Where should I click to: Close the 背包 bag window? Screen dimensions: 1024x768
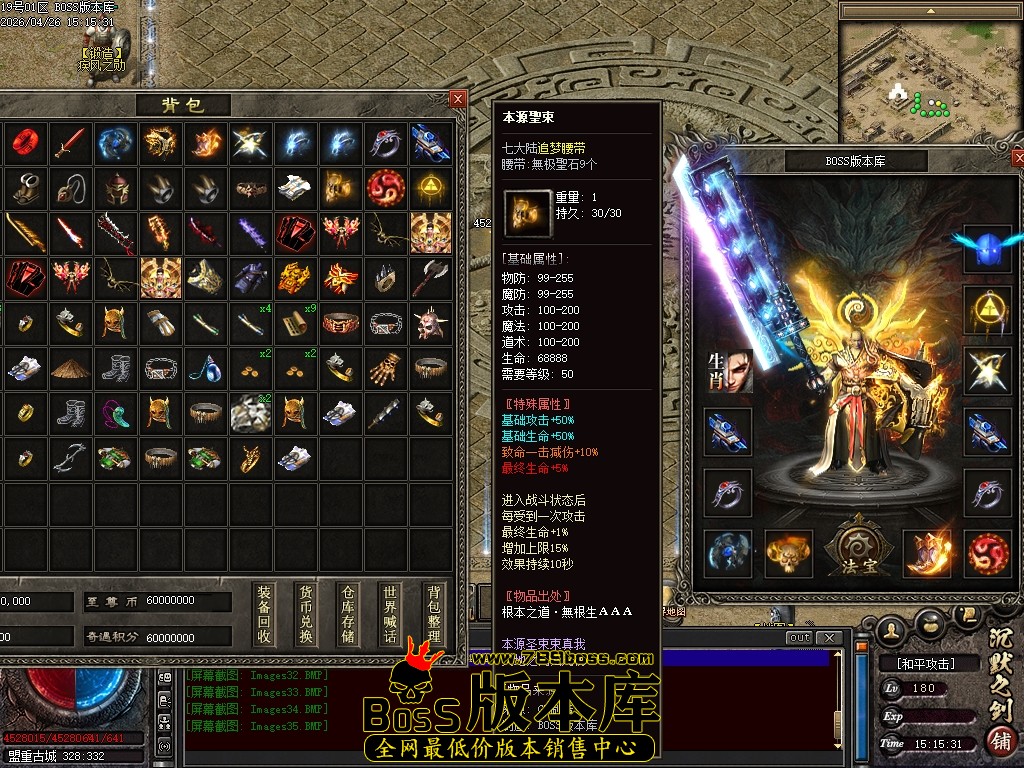(457, 98)
